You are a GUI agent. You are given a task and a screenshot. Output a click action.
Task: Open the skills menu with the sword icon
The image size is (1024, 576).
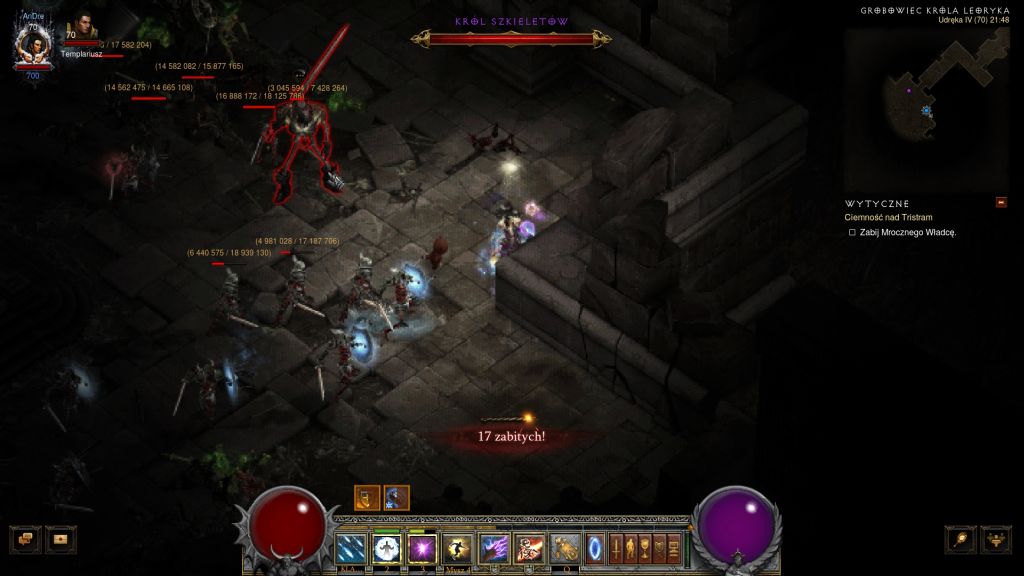click(x=616, y=548)
